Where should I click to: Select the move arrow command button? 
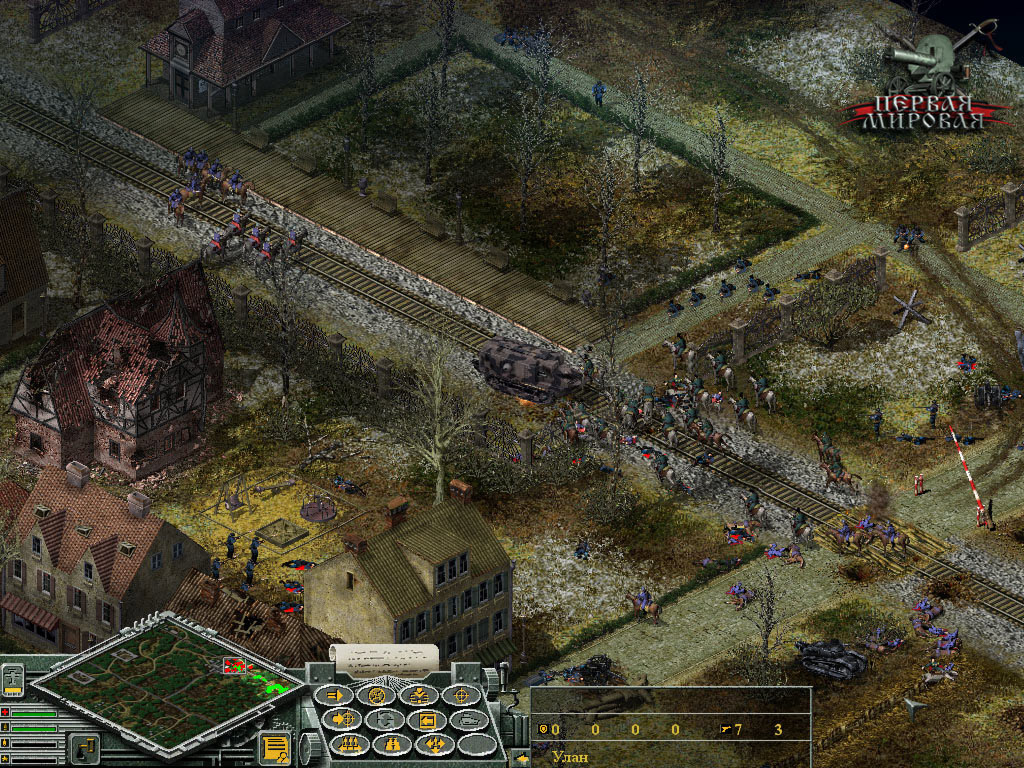pyautogui.click(x=333, y=696)
